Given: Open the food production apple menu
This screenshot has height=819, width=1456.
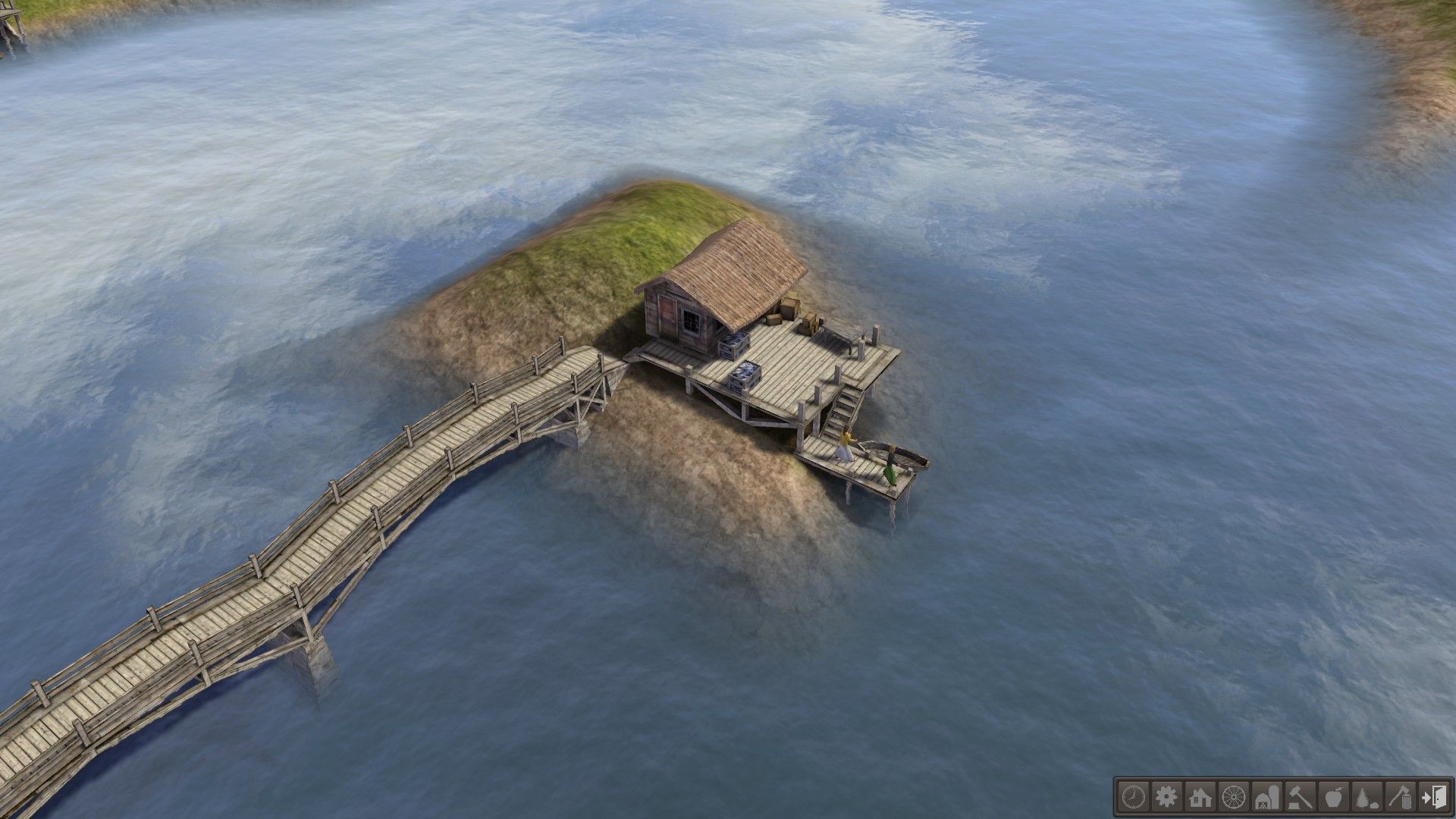Looking at the screenshot, I should pyautogui.click(x=1333, y=796).
